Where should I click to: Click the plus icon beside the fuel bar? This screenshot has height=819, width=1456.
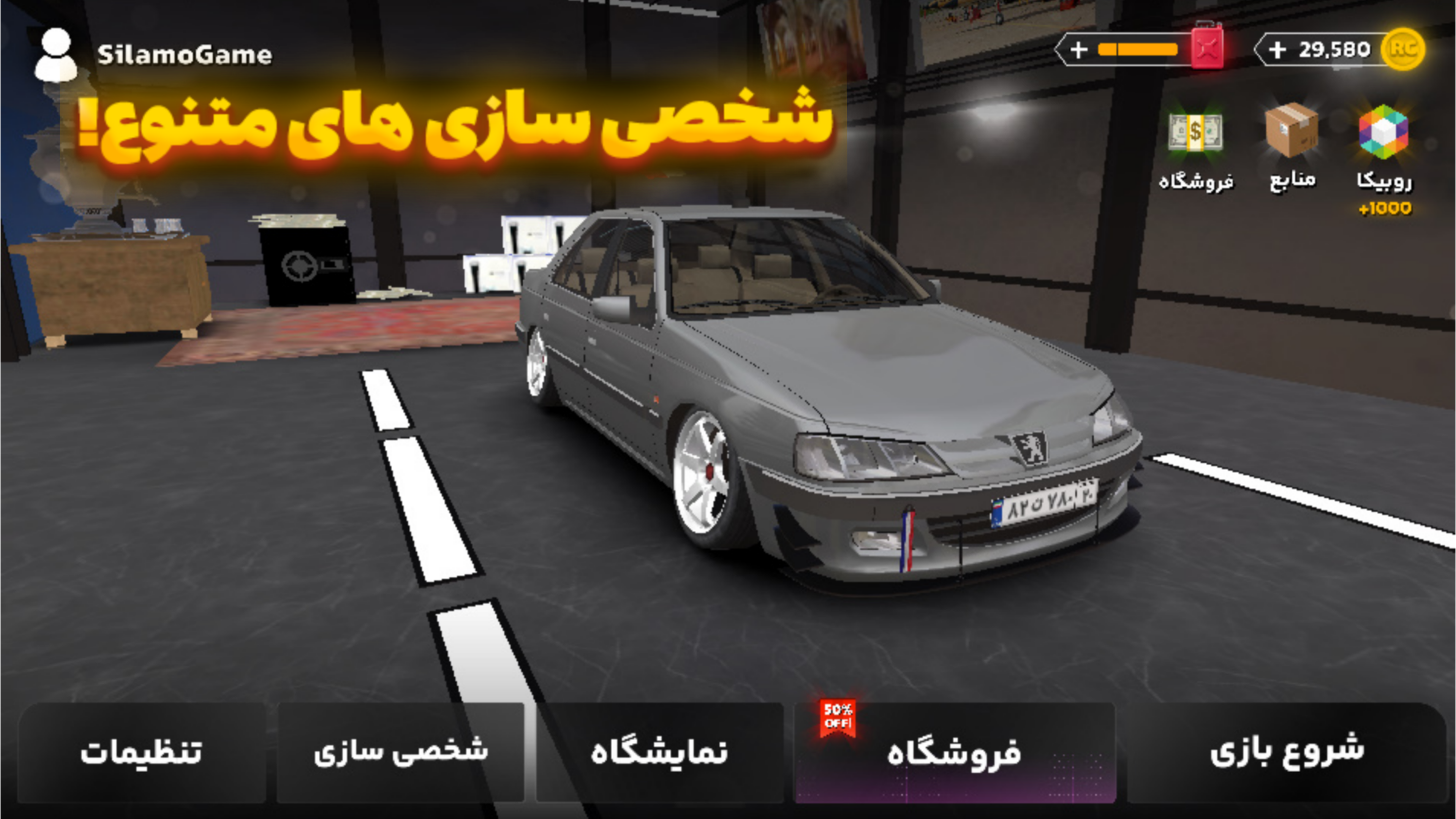(1080, 51)
